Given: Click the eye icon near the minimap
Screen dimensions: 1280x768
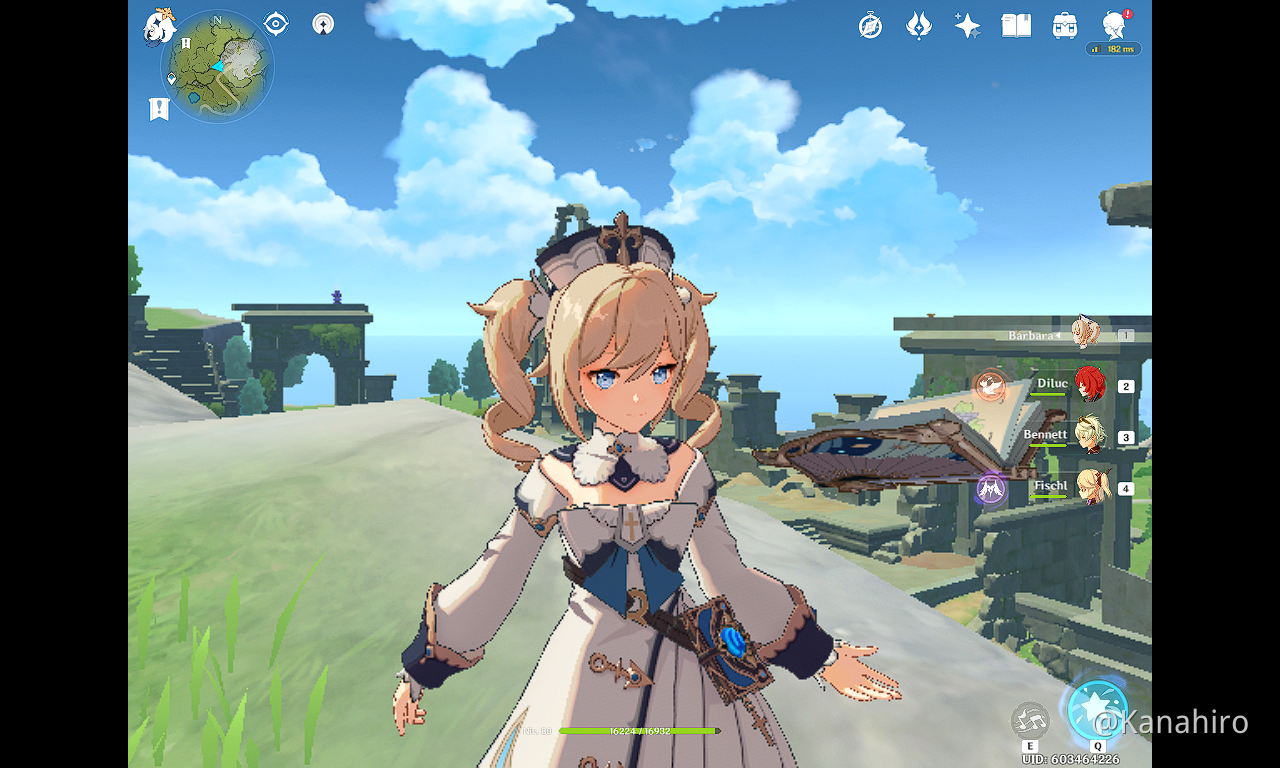Looking at the screenshot, I should coord(275,23).
